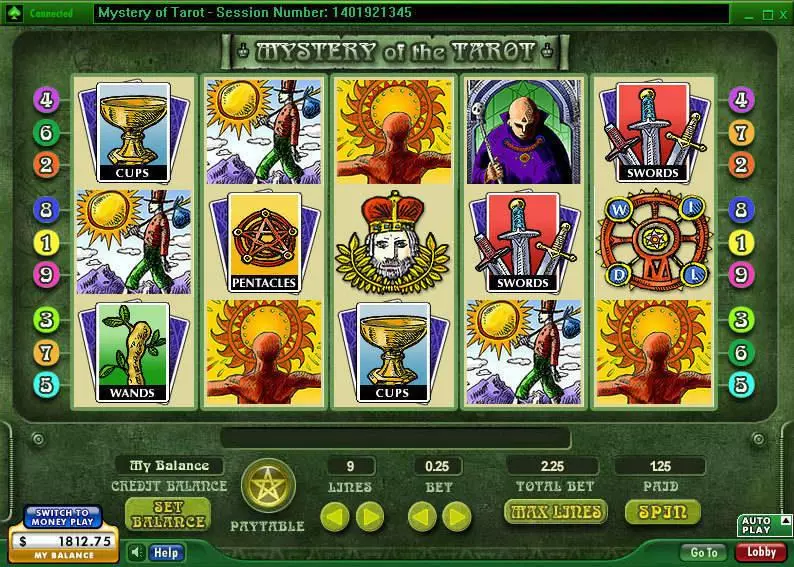Click the Set Balance button

click(167, 514)
